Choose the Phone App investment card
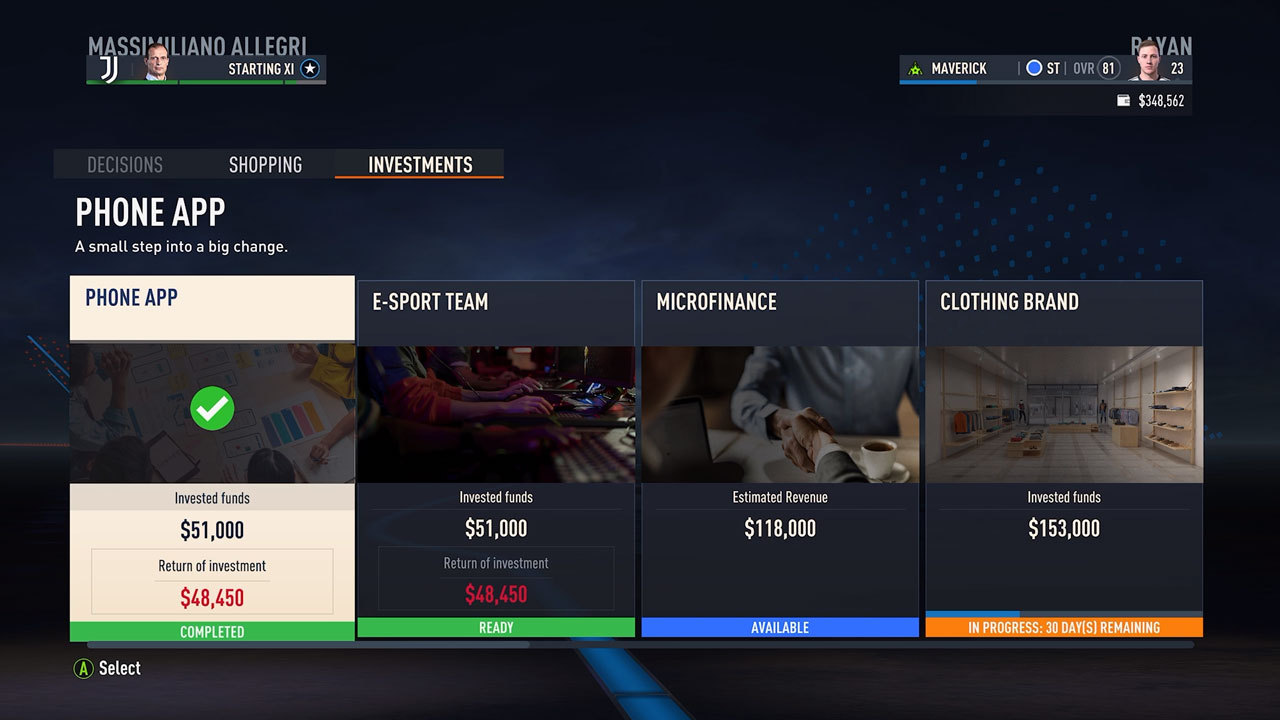Screen dimensions: 1280x720 click(x=212, y=458)
